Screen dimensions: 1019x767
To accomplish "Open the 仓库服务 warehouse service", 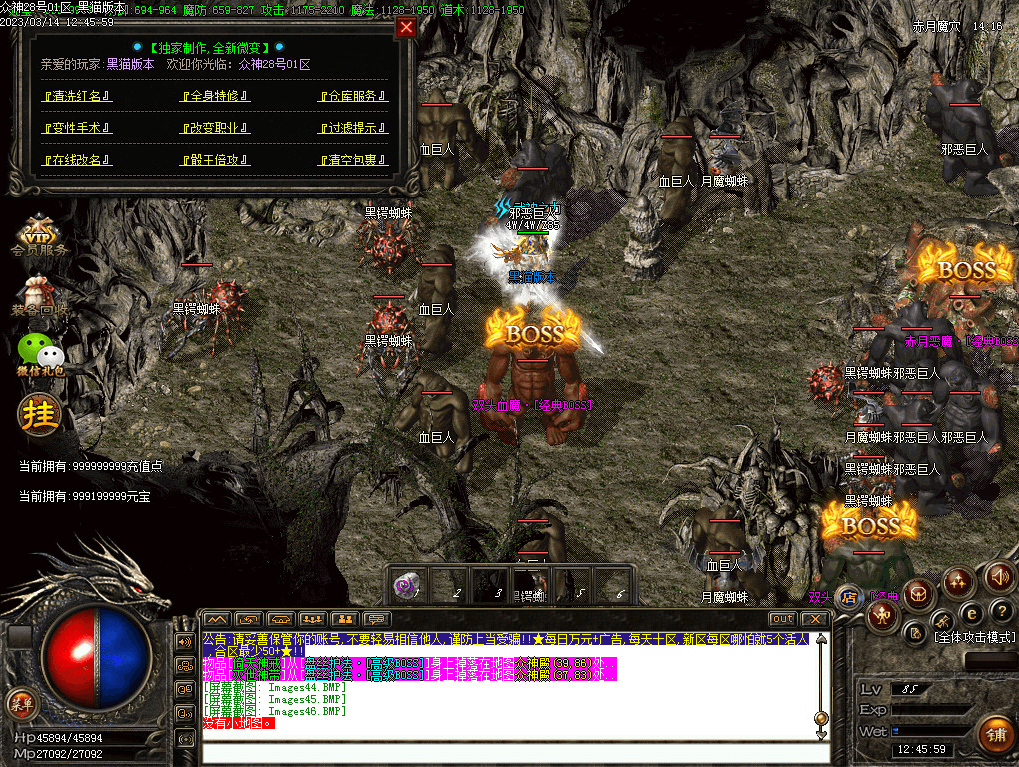I will coord(352,97).
